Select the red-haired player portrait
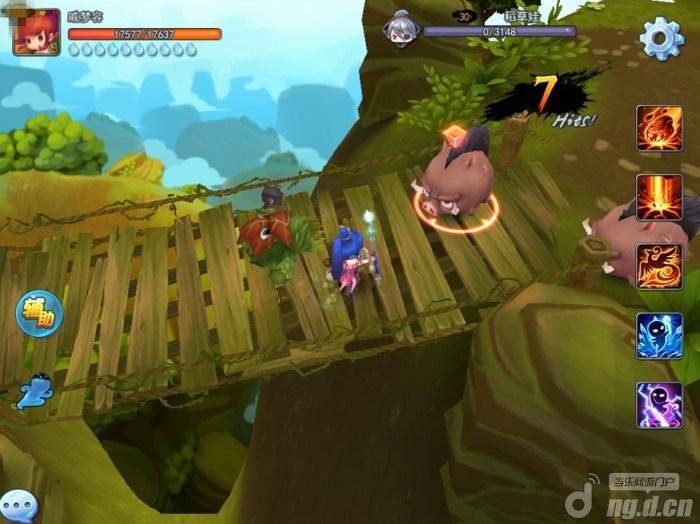This screenshot has width=700, height=524. (x=36, y=31)
